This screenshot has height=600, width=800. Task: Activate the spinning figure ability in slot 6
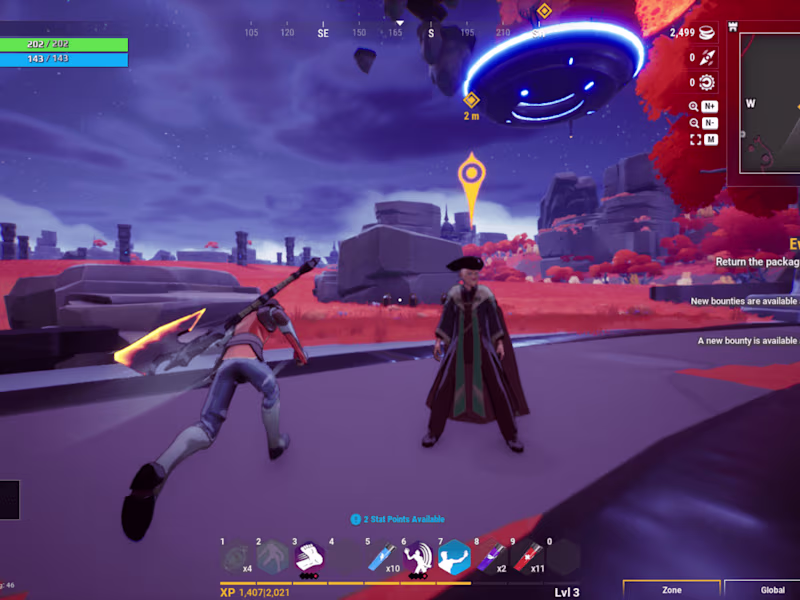[x=418, y=557]
